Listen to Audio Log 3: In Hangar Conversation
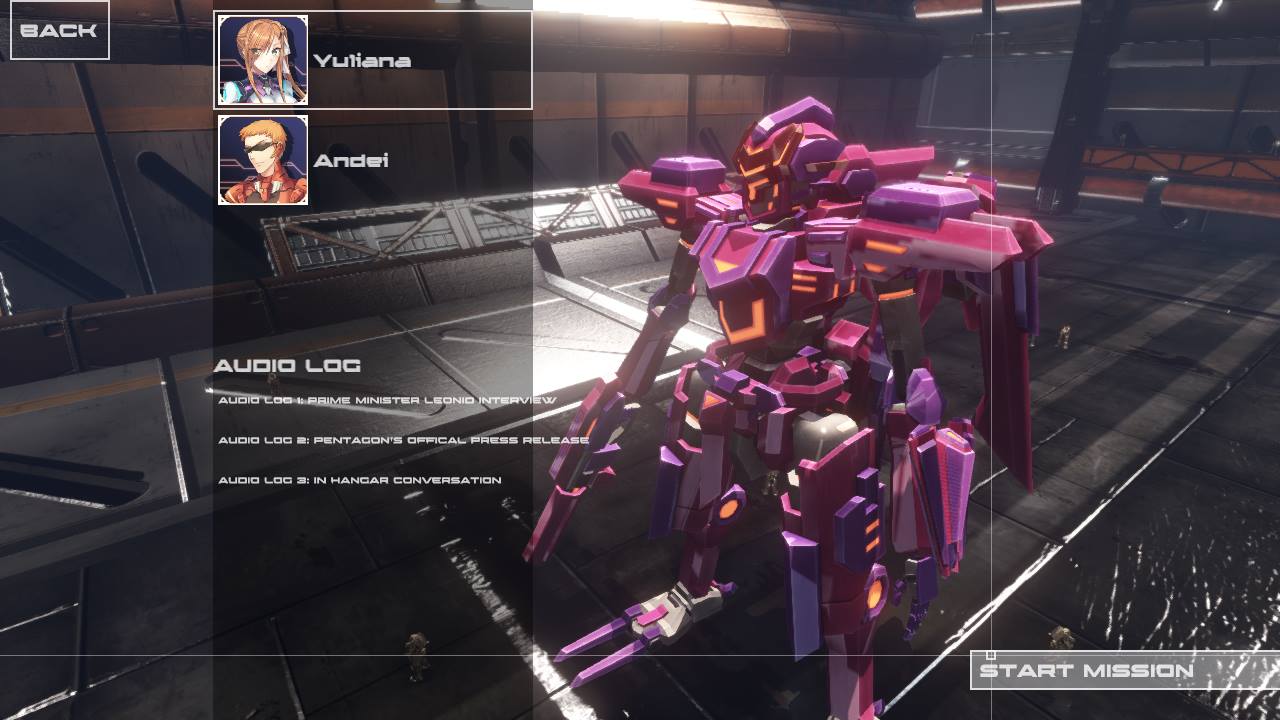1280x720 pixels. (360, 480)
